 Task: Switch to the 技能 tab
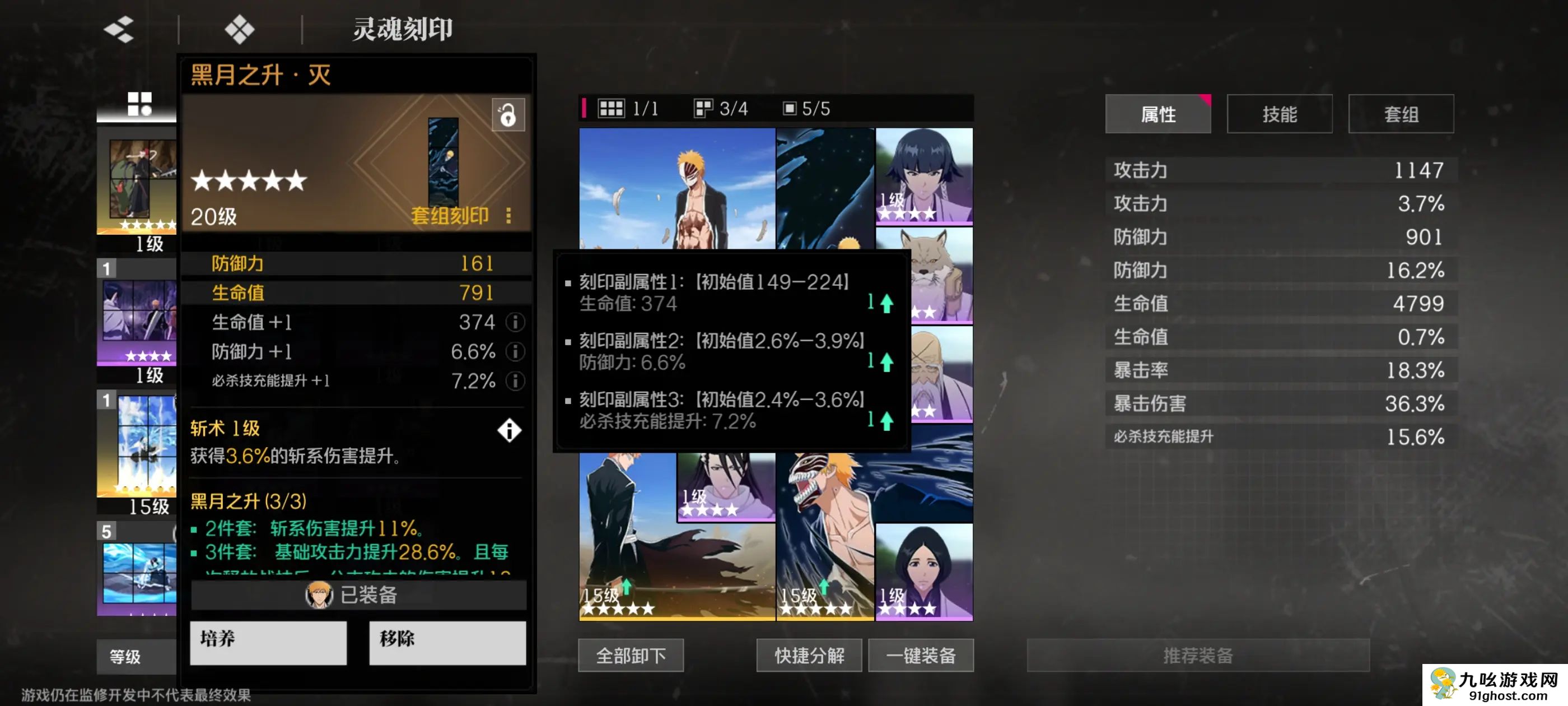(1280, 113)
